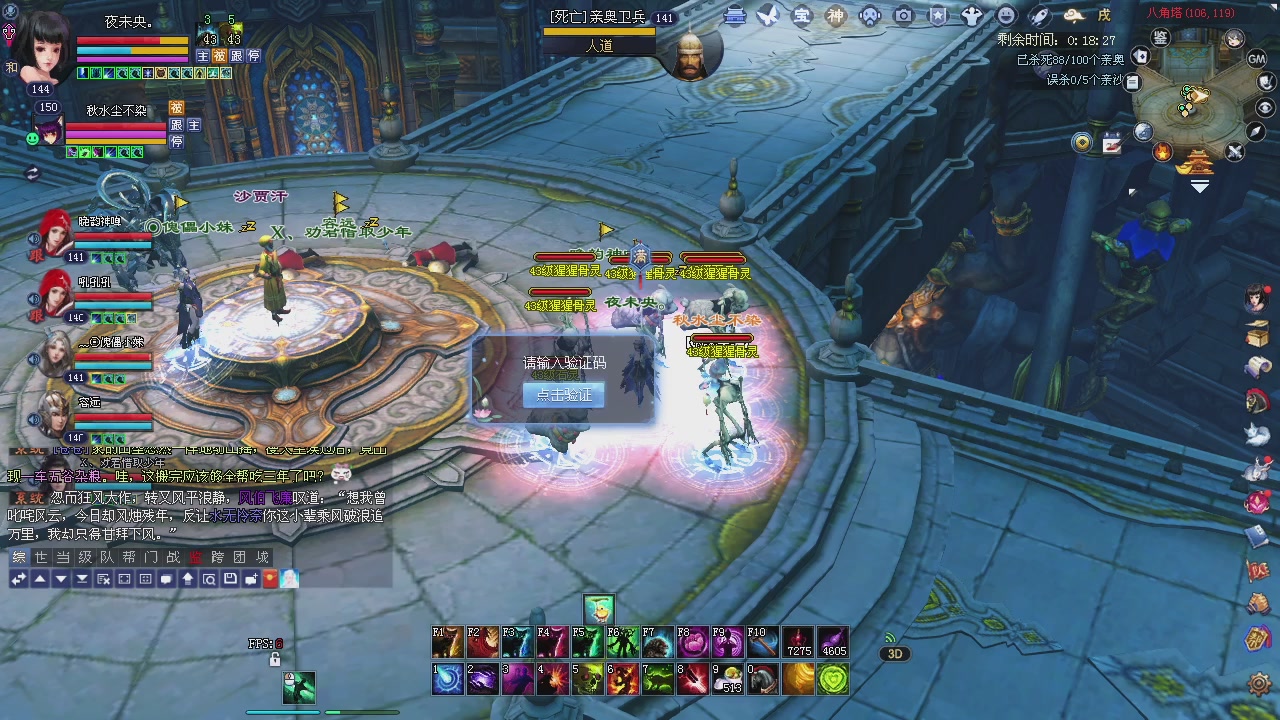
Task: Switch to the 队 team chat tab
Action: click(x=106, y=557)
